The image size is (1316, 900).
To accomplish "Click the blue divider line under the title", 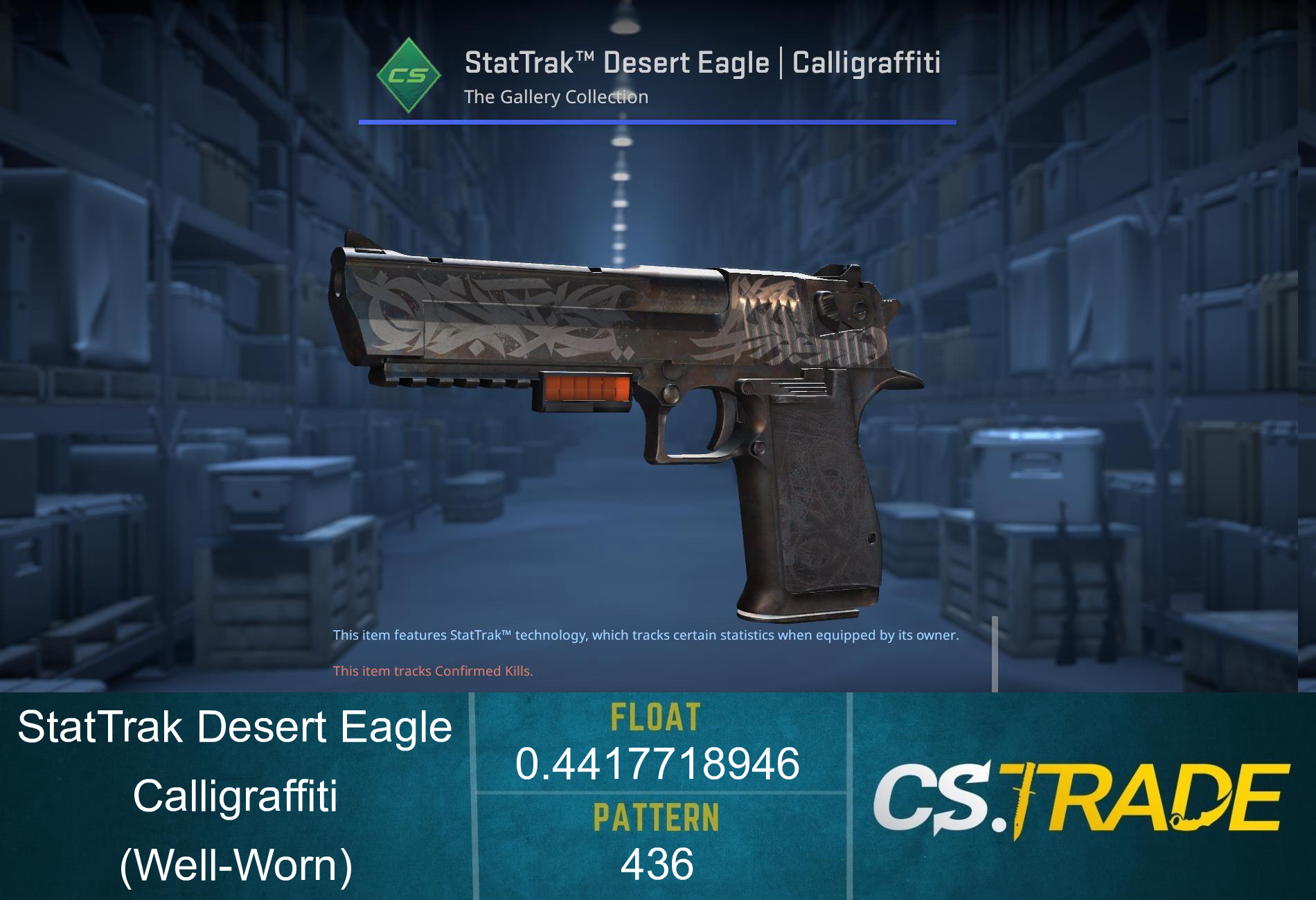I will 658,122.
